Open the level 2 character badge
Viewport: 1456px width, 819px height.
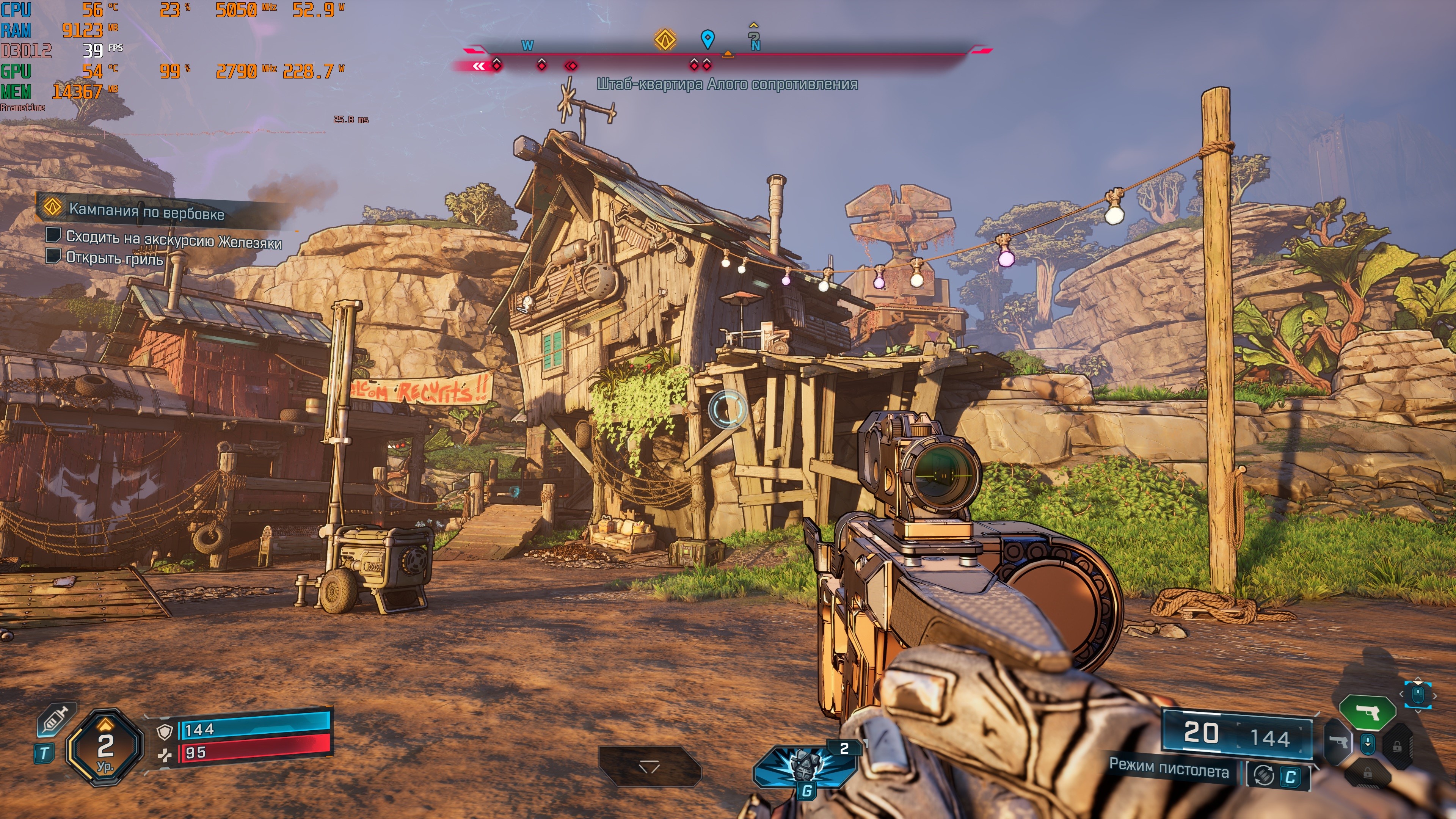pos(105,747)
